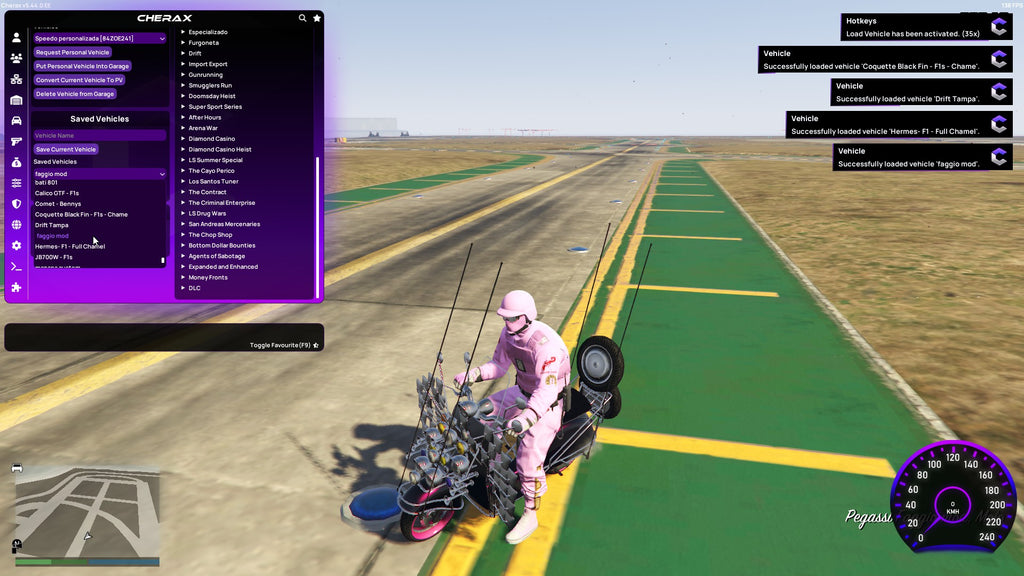Expand the Doomsday Heist category
This screenshot has height=576, width=1024.
tap(212, 96)
